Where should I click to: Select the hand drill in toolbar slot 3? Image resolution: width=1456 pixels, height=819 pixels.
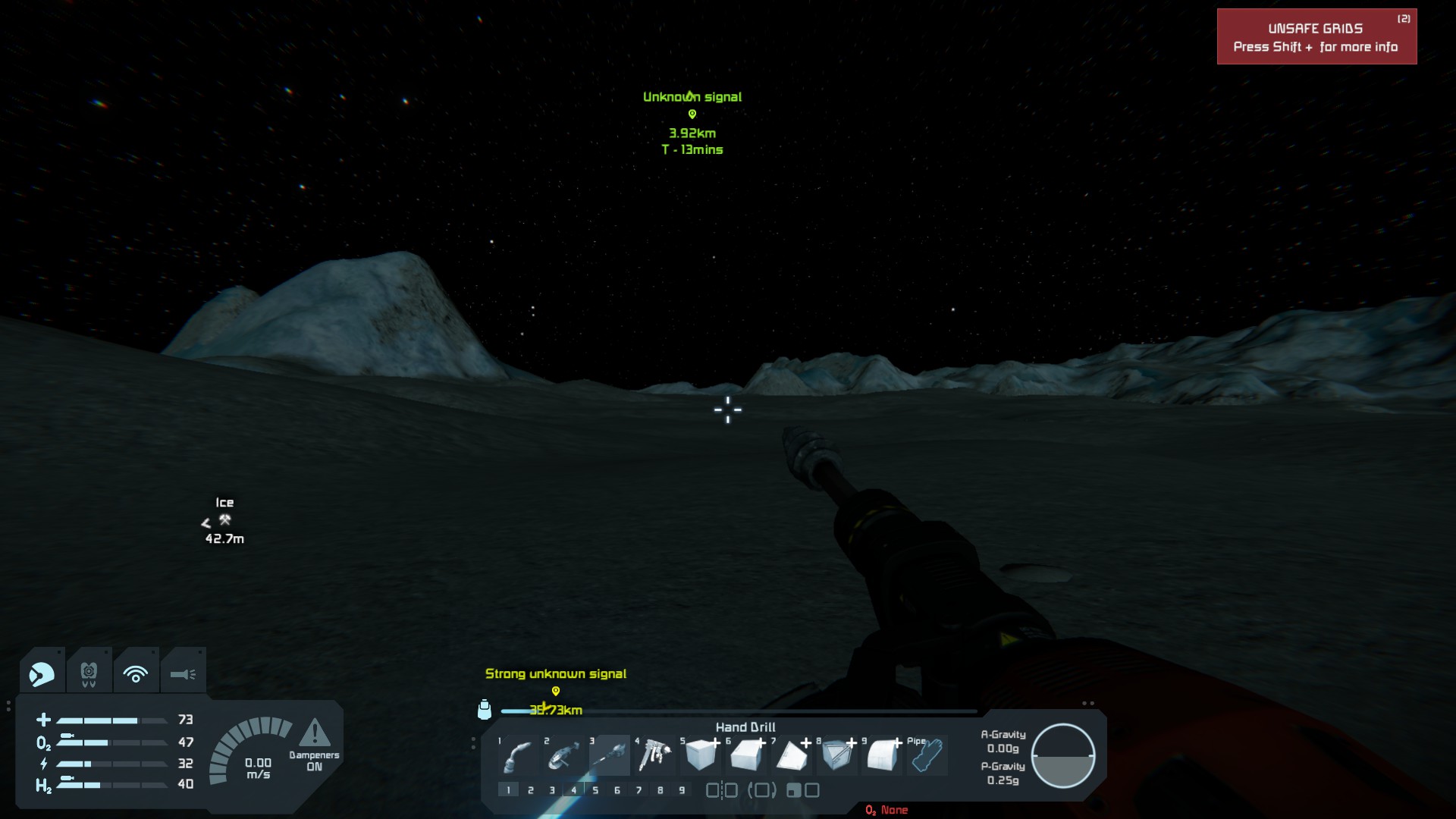click(610, 756)
